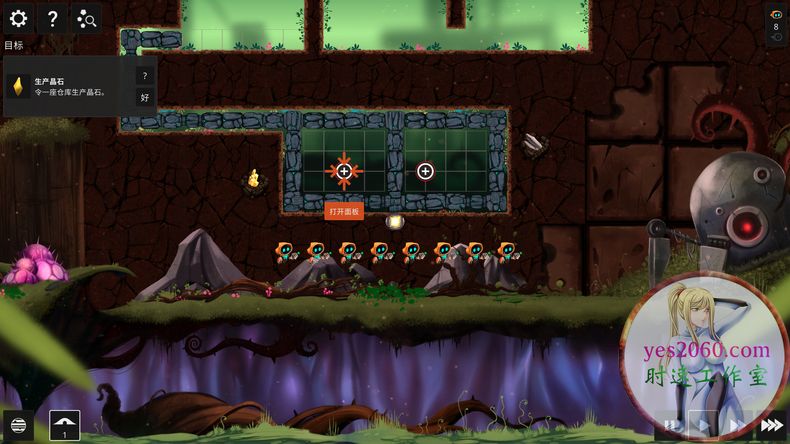The height and width of the screenshot is (444, 790).
Task: Set game to double fast-forward speed
Action: 736,425
